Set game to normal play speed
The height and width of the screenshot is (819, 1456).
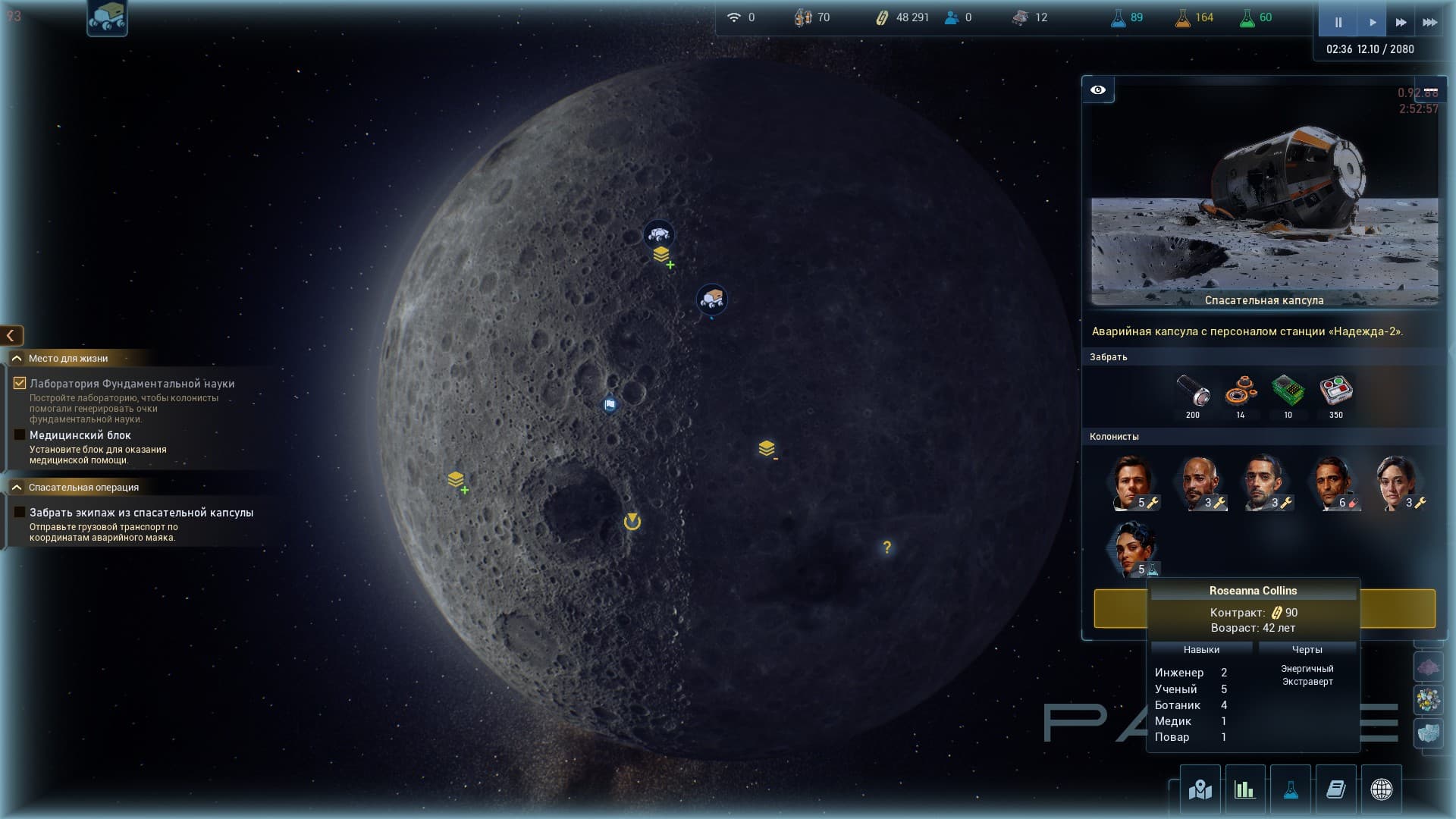click(x=1372, y=22)
